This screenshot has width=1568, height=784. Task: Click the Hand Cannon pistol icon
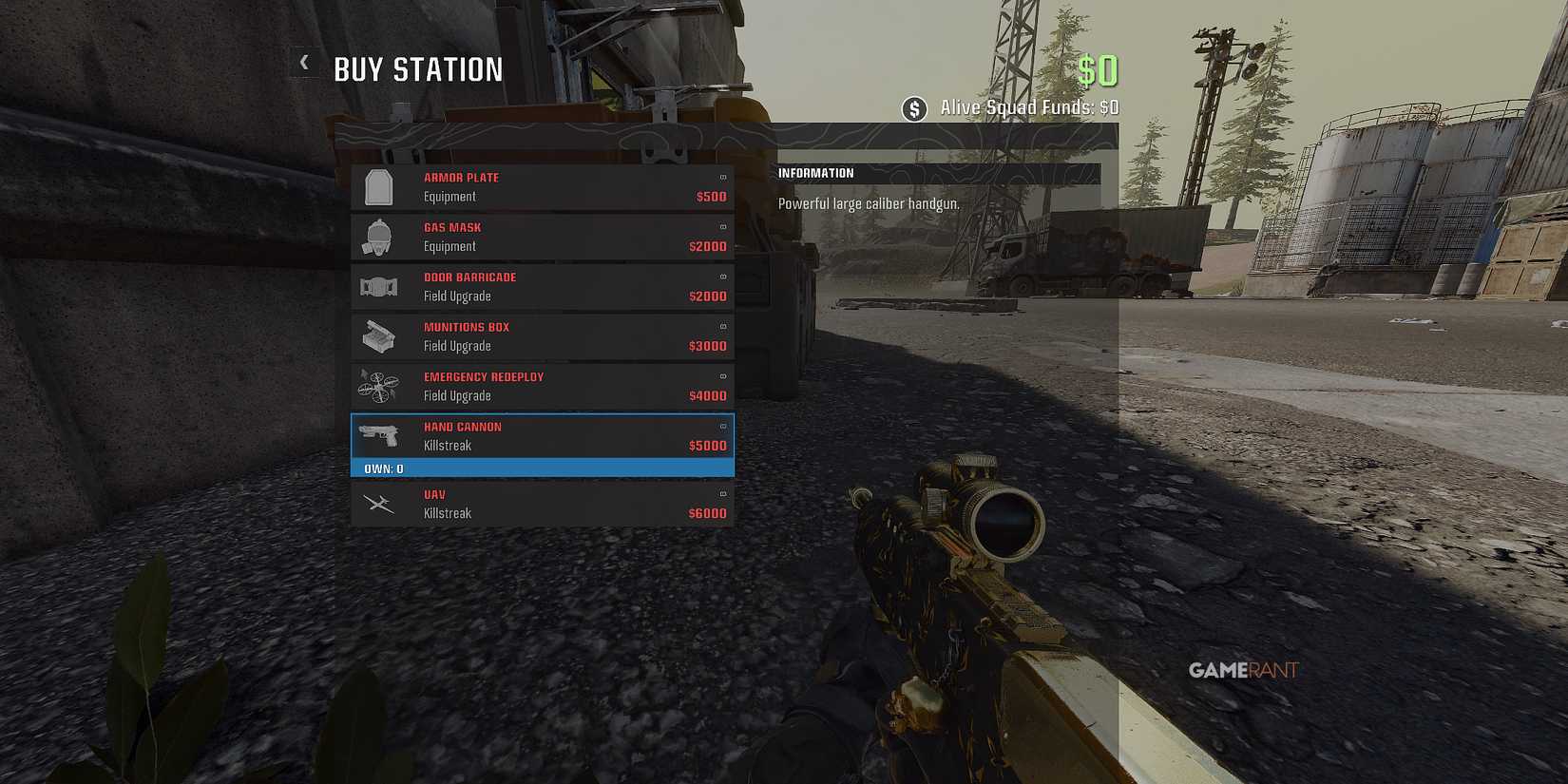[x=379, y=436]
